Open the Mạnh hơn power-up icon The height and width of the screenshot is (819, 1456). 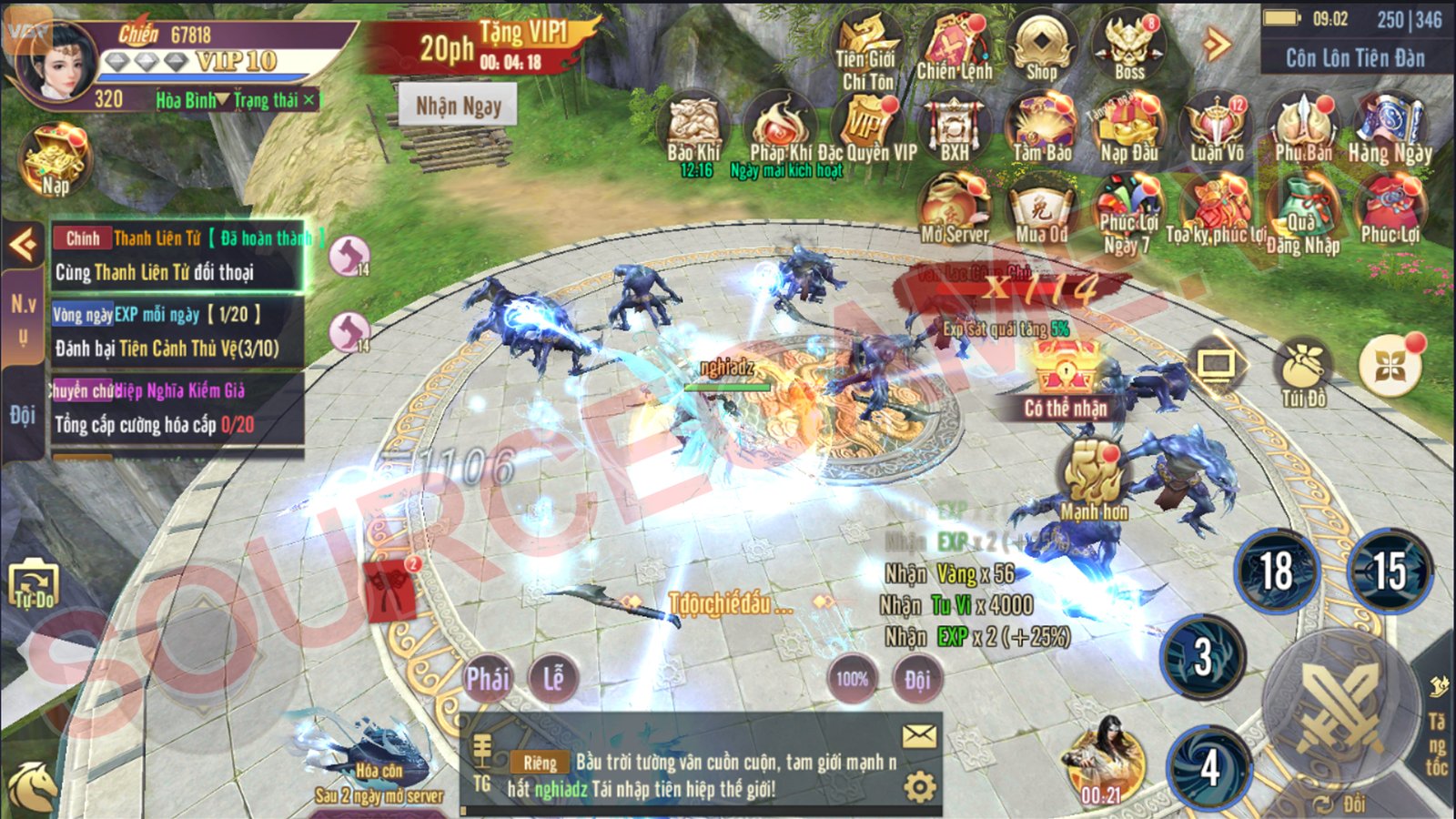pos(1094,478)
